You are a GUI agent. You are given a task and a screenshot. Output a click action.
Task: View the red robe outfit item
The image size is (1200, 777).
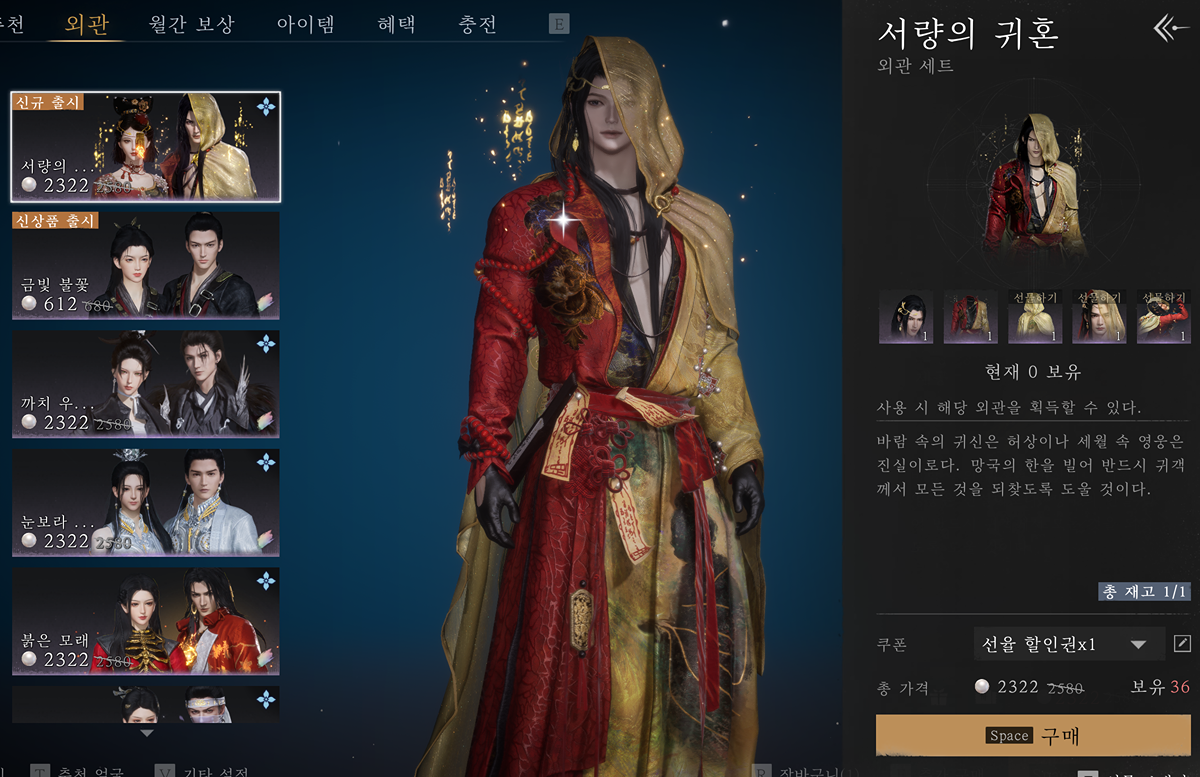[x=971, y=318]
